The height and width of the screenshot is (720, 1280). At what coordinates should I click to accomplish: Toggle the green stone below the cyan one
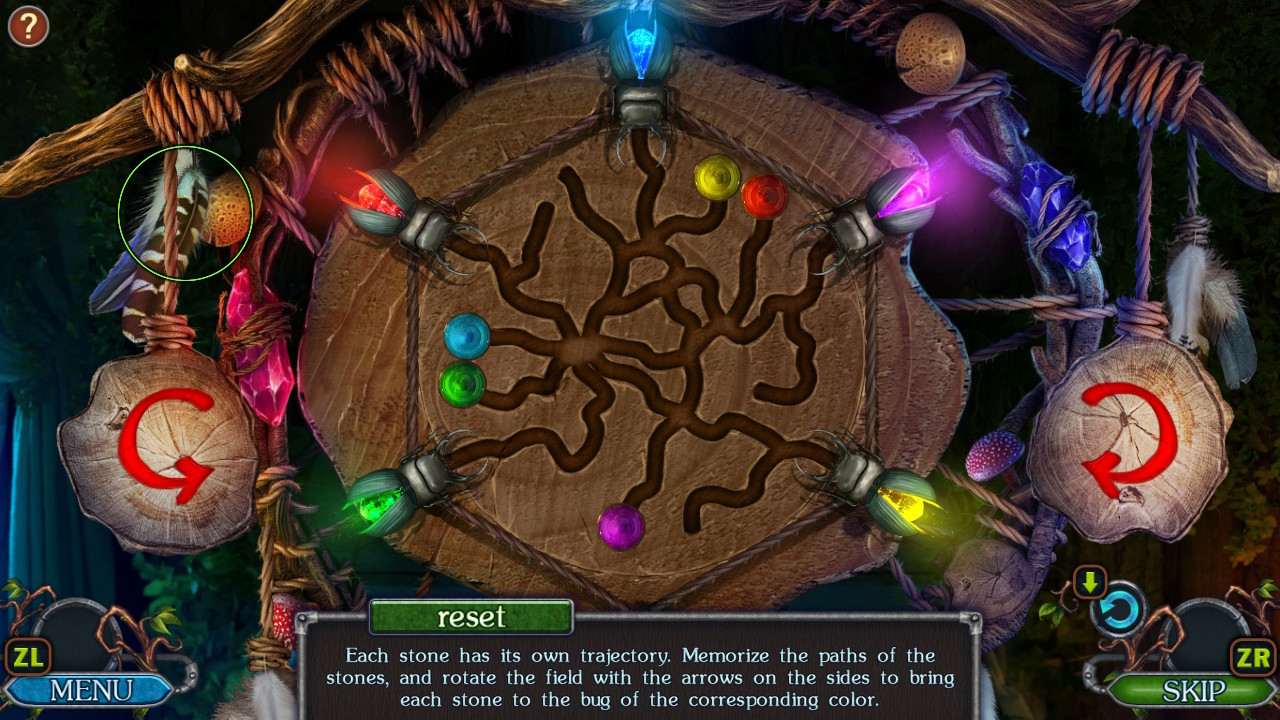(463, 383)
